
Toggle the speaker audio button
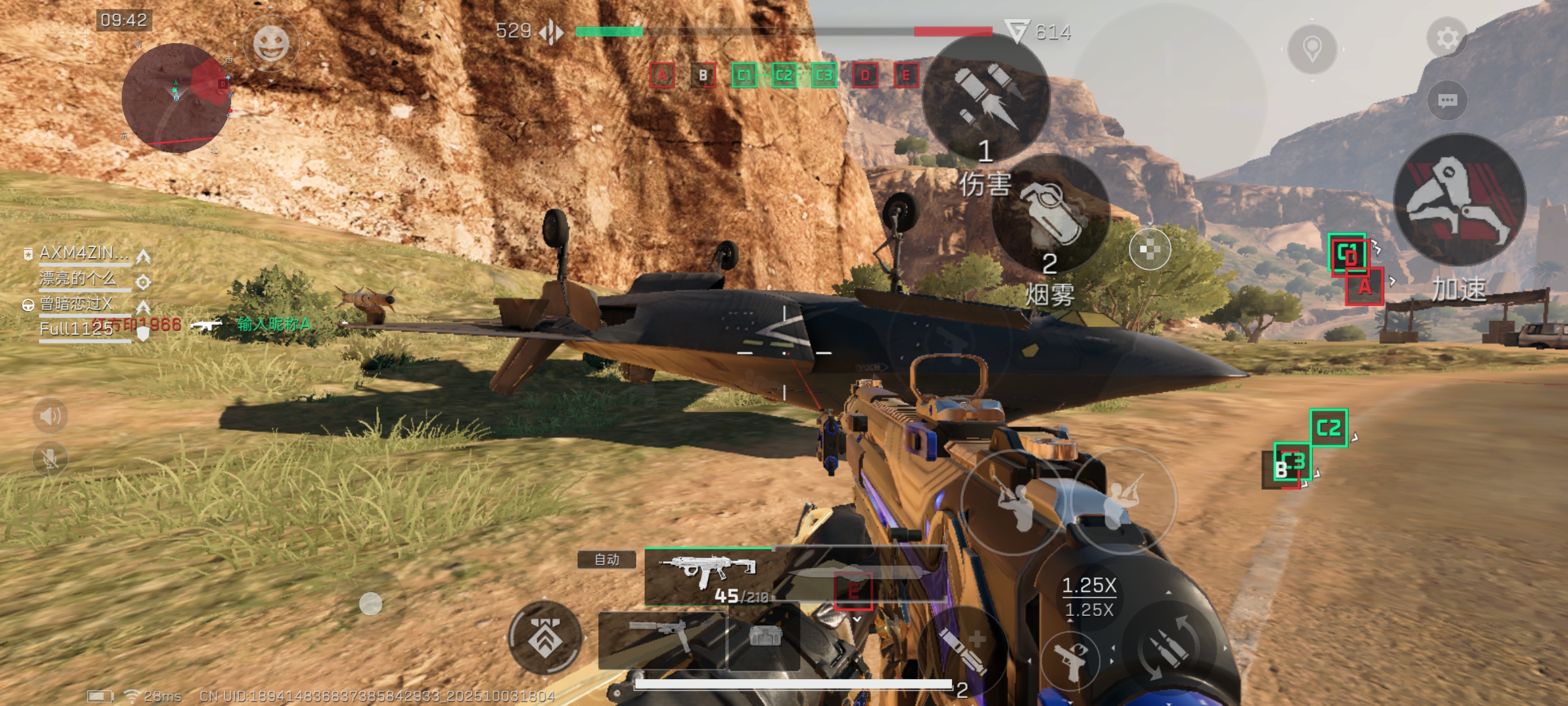(50, 416)
